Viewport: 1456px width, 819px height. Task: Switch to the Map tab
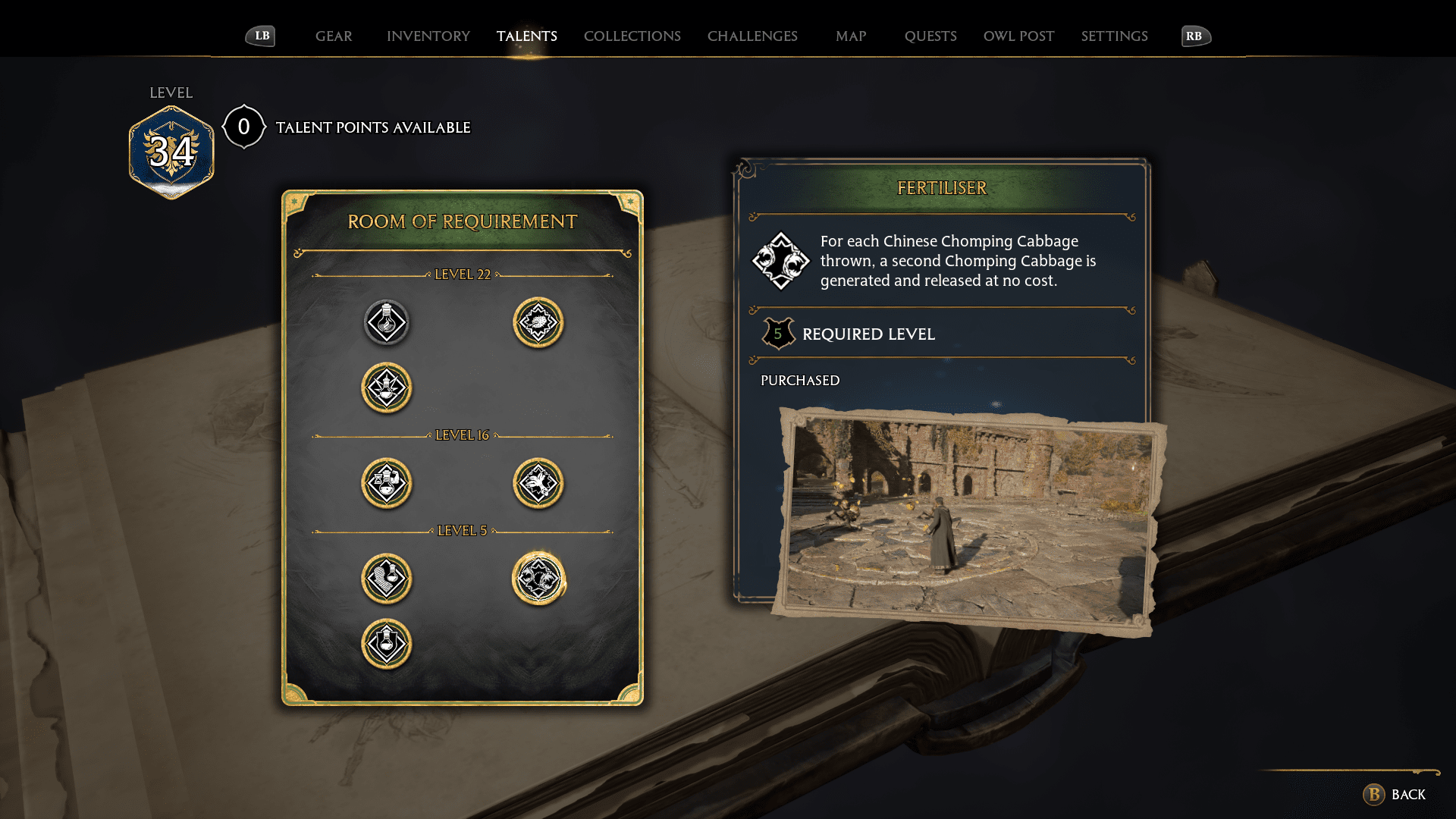pyautogui.click(x=851, y=36)
